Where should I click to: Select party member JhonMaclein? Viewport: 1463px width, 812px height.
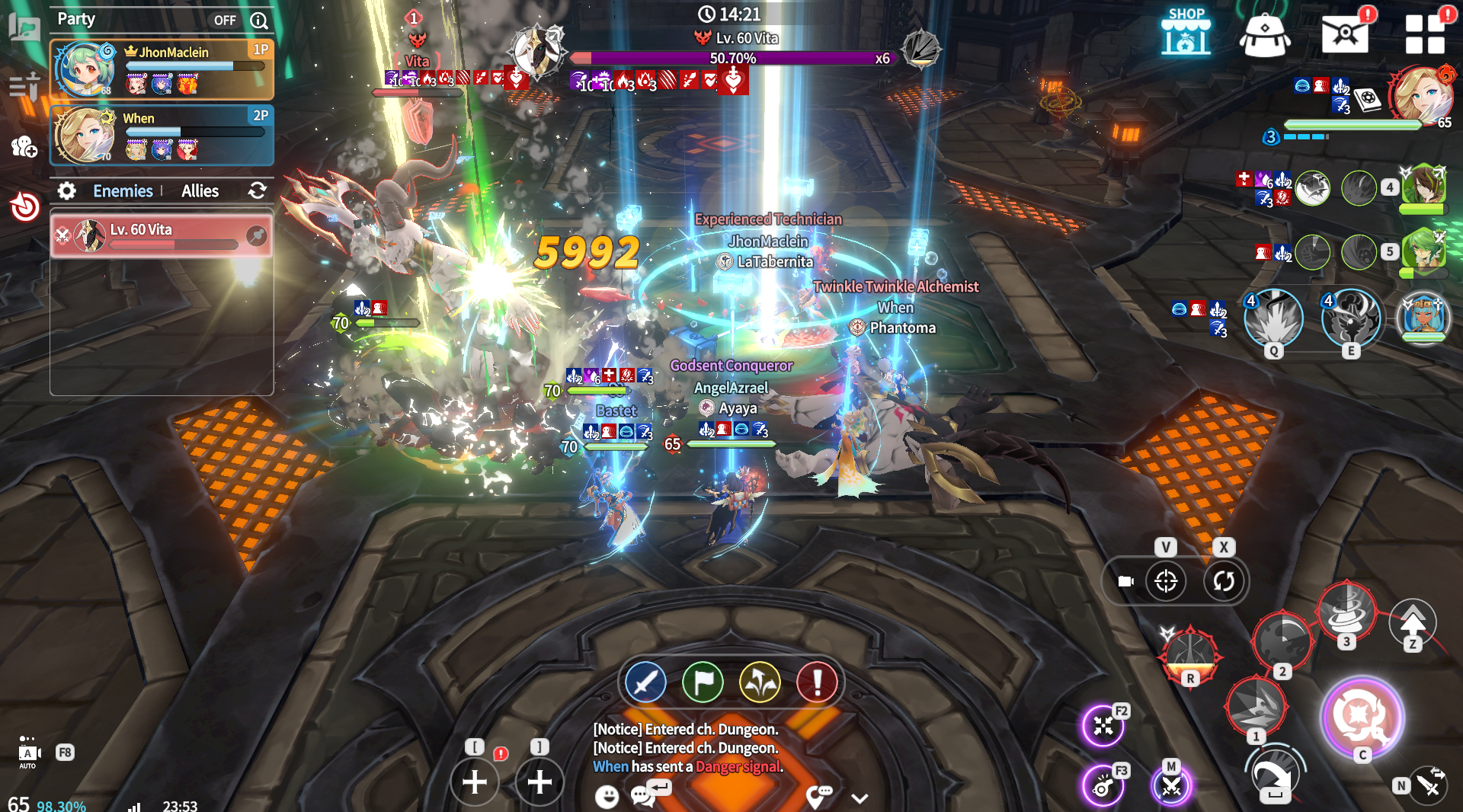tap(162, 70)
